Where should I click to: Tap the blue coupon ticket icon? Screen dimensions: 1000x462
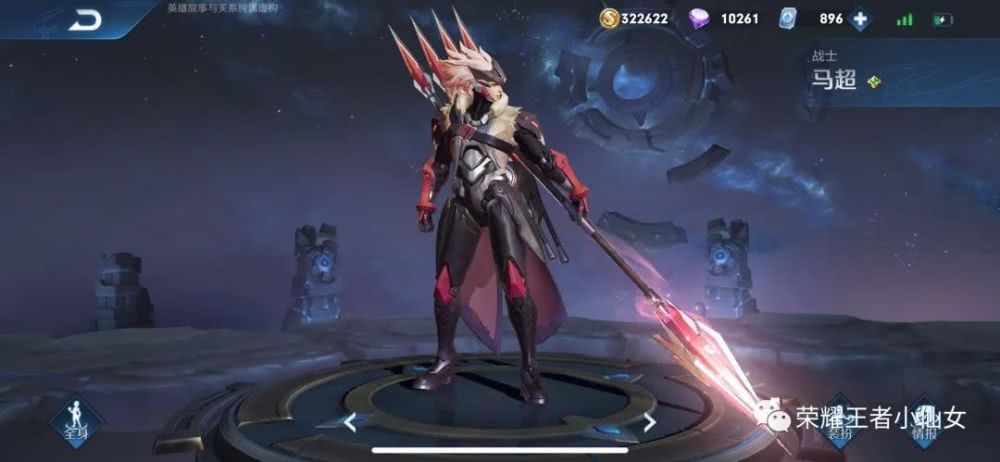click(x=789, y=18)
